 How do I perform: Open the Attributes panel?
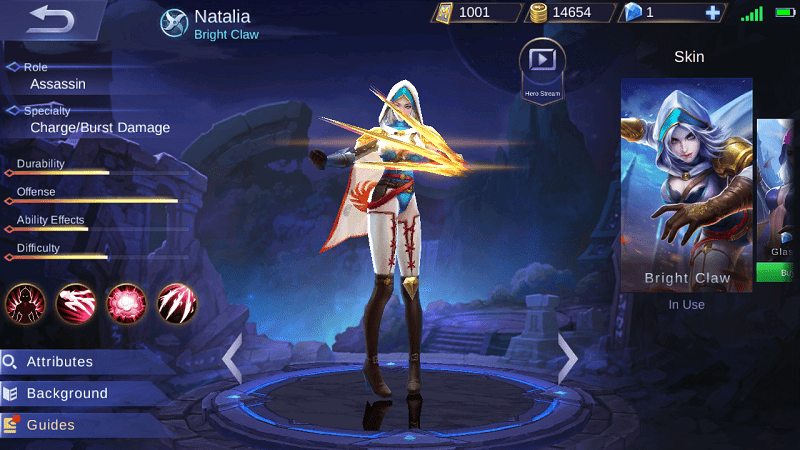60,362
